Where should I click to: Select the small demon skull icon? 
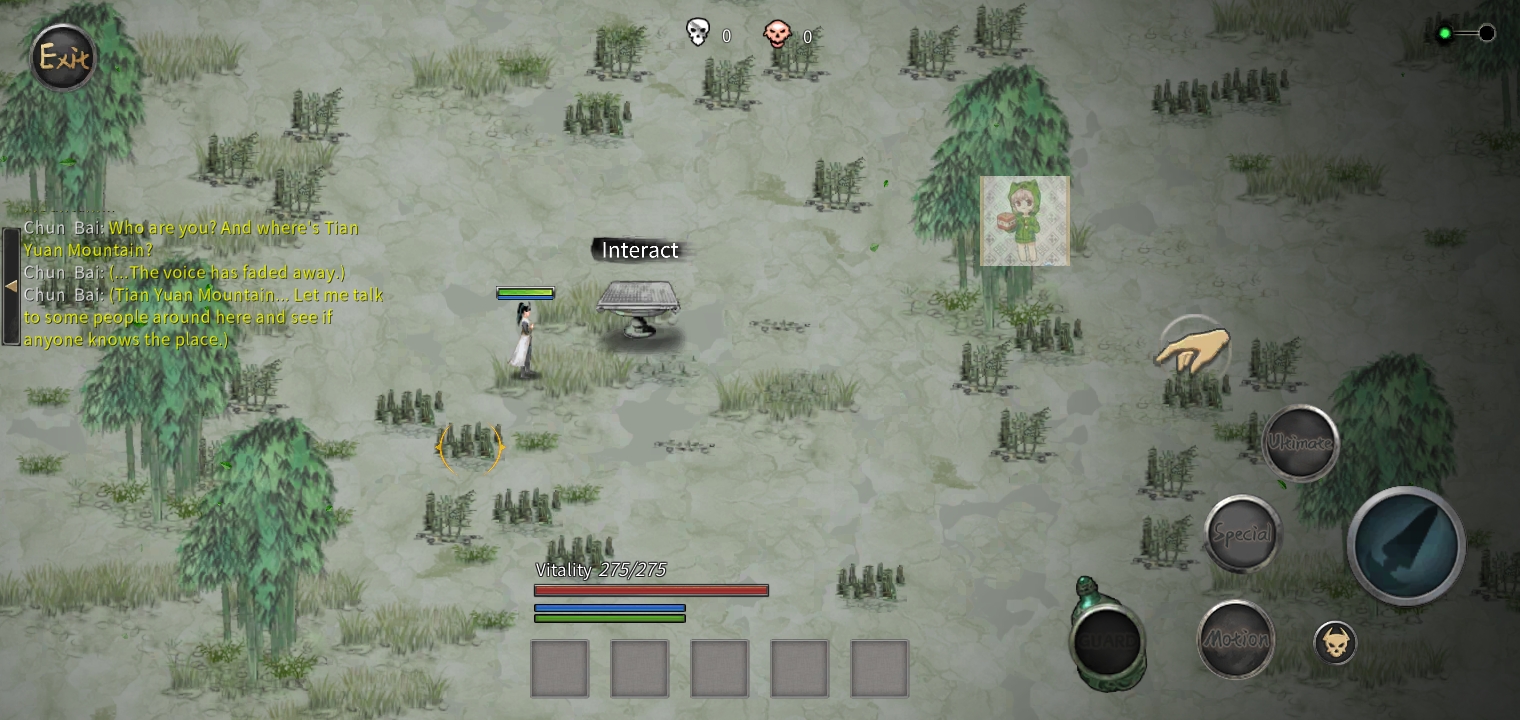coord(1335,642)
